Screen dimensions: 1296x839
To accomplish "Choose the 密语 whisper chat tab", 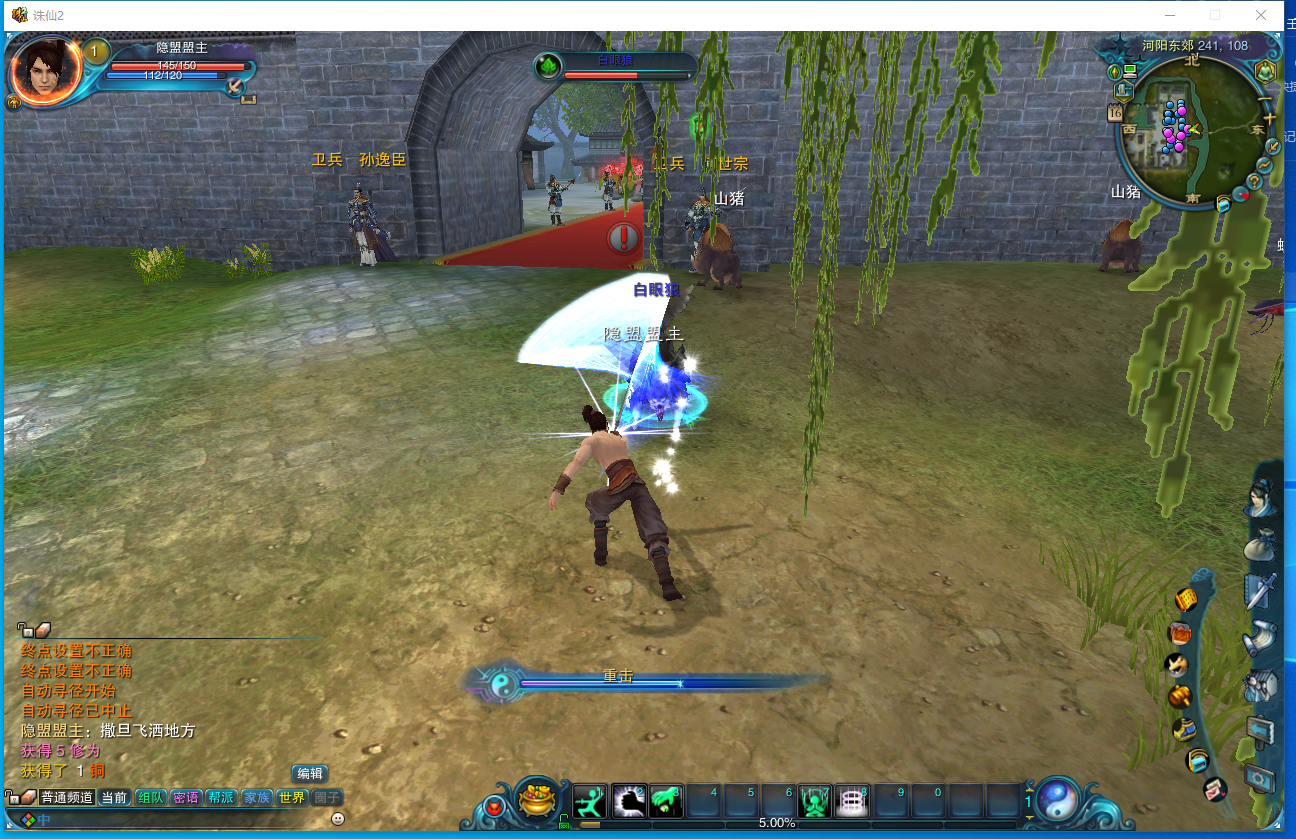I will point(186,798).
